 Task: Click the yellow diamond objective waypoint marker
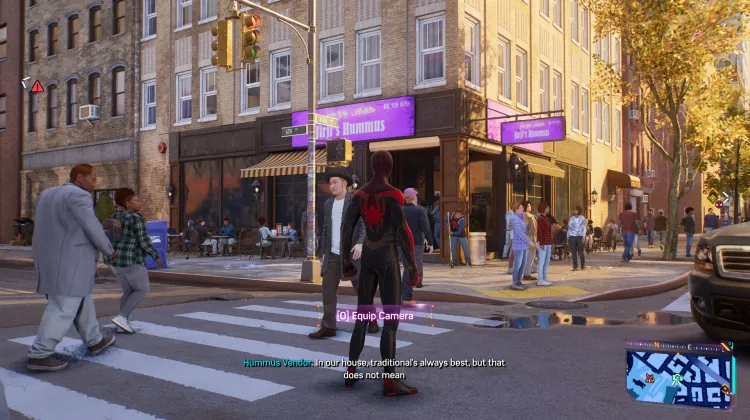point(713,195)
